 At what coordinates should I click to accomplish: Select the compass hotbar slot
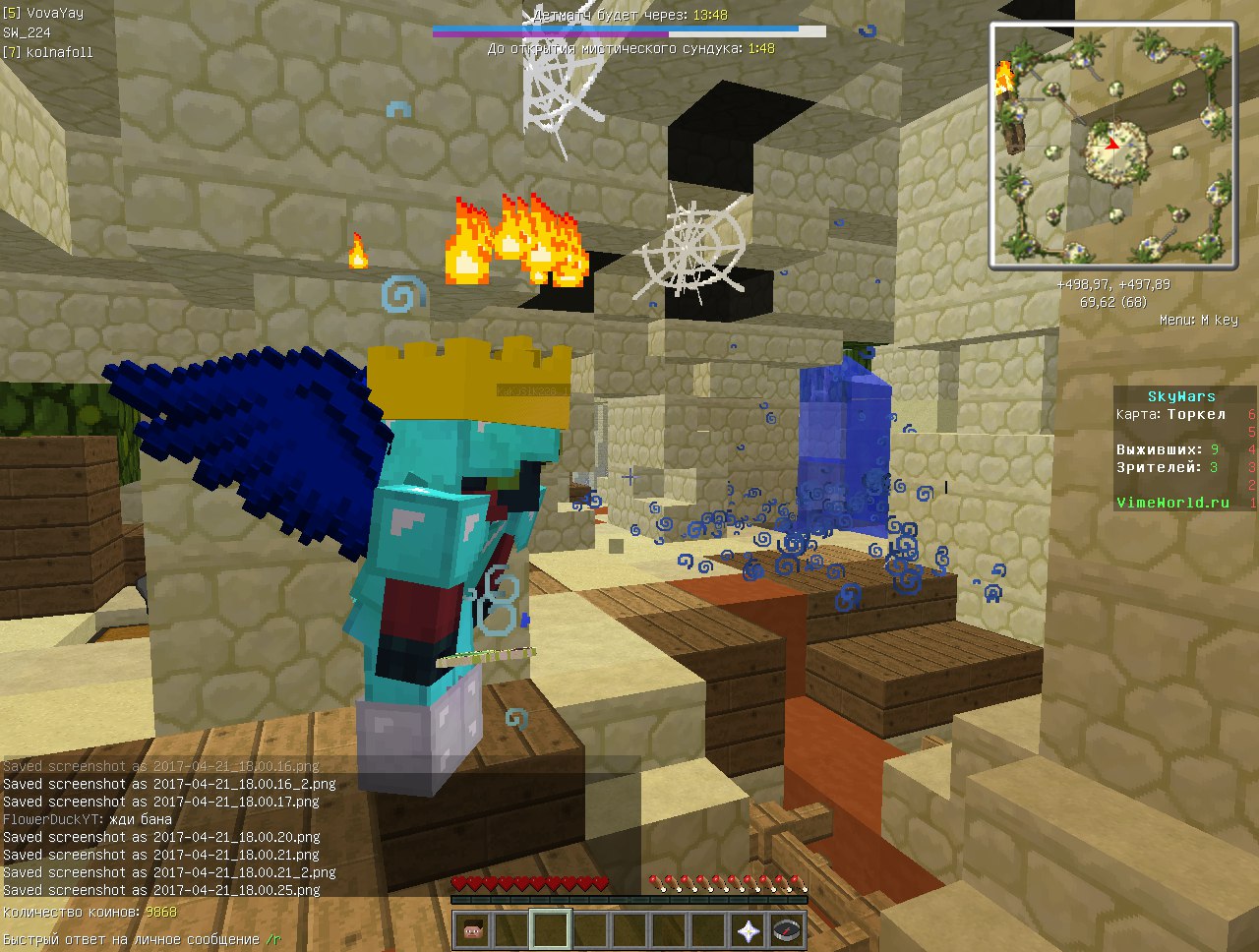787,929
